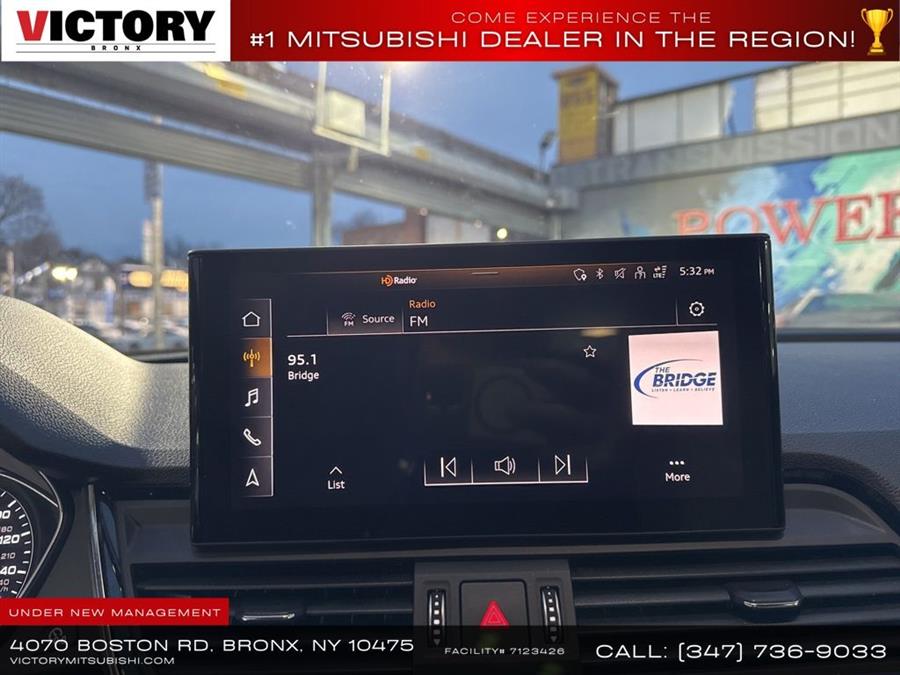Open the More options menu
This screenshot has height=675, width=900.
[677, 470]
